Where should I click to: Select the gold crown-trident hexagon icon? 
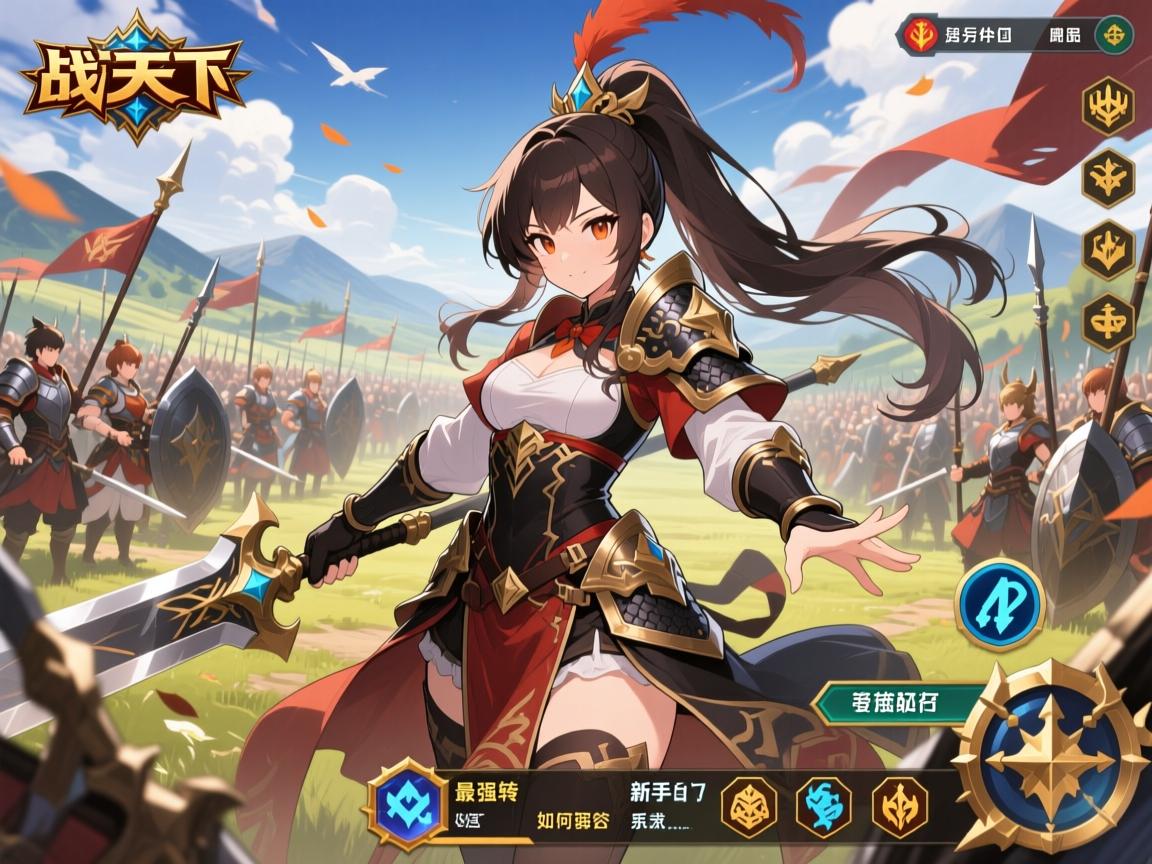tap(1108, 106)
